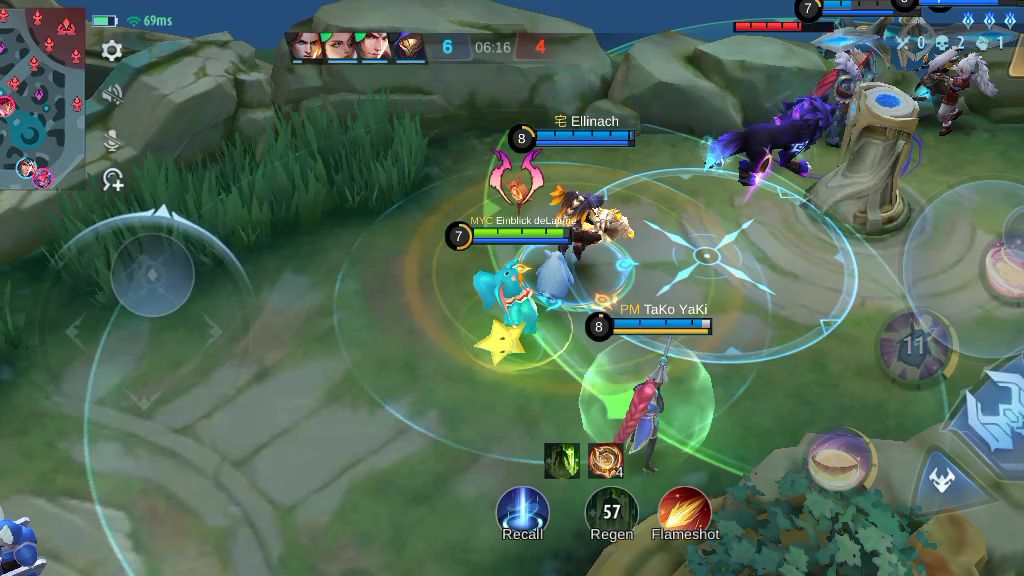The image size is (1024, 576).
Task: Open the minimap
Action: pos(42,96)
